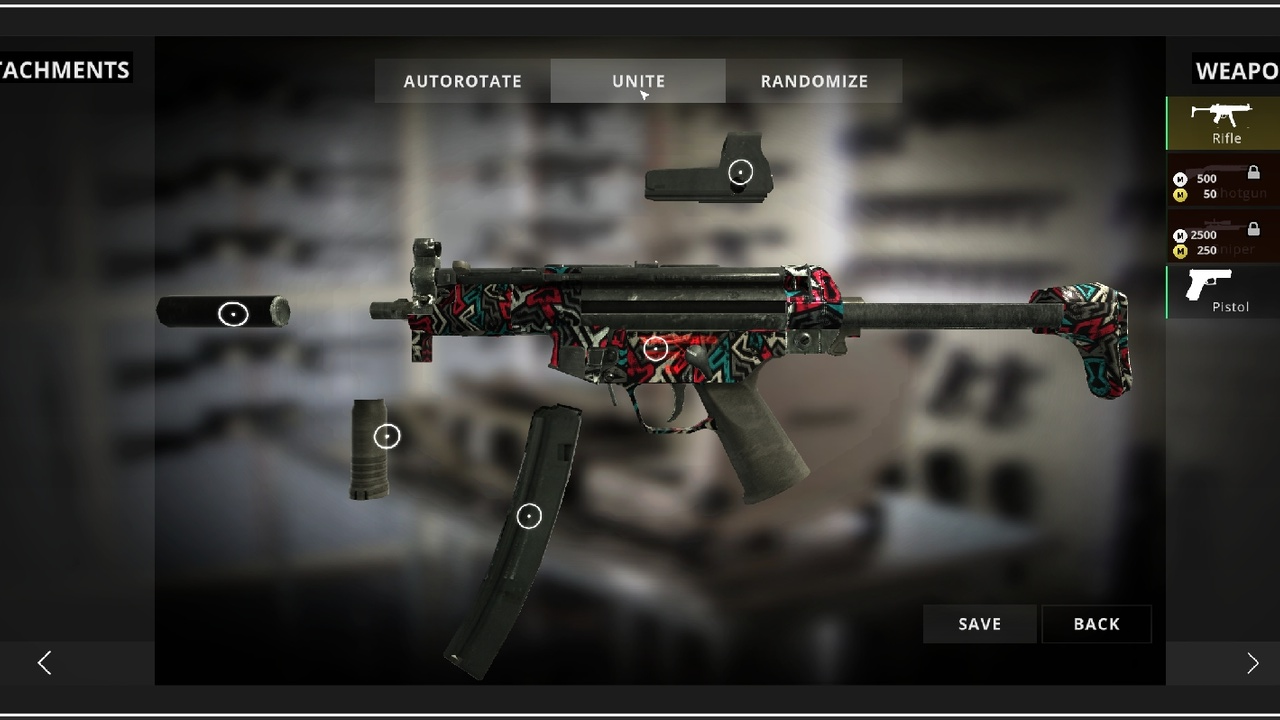This screenshot has height=720, width=1280.
Task: Click the Unite button
Action: tap(638, 81)
